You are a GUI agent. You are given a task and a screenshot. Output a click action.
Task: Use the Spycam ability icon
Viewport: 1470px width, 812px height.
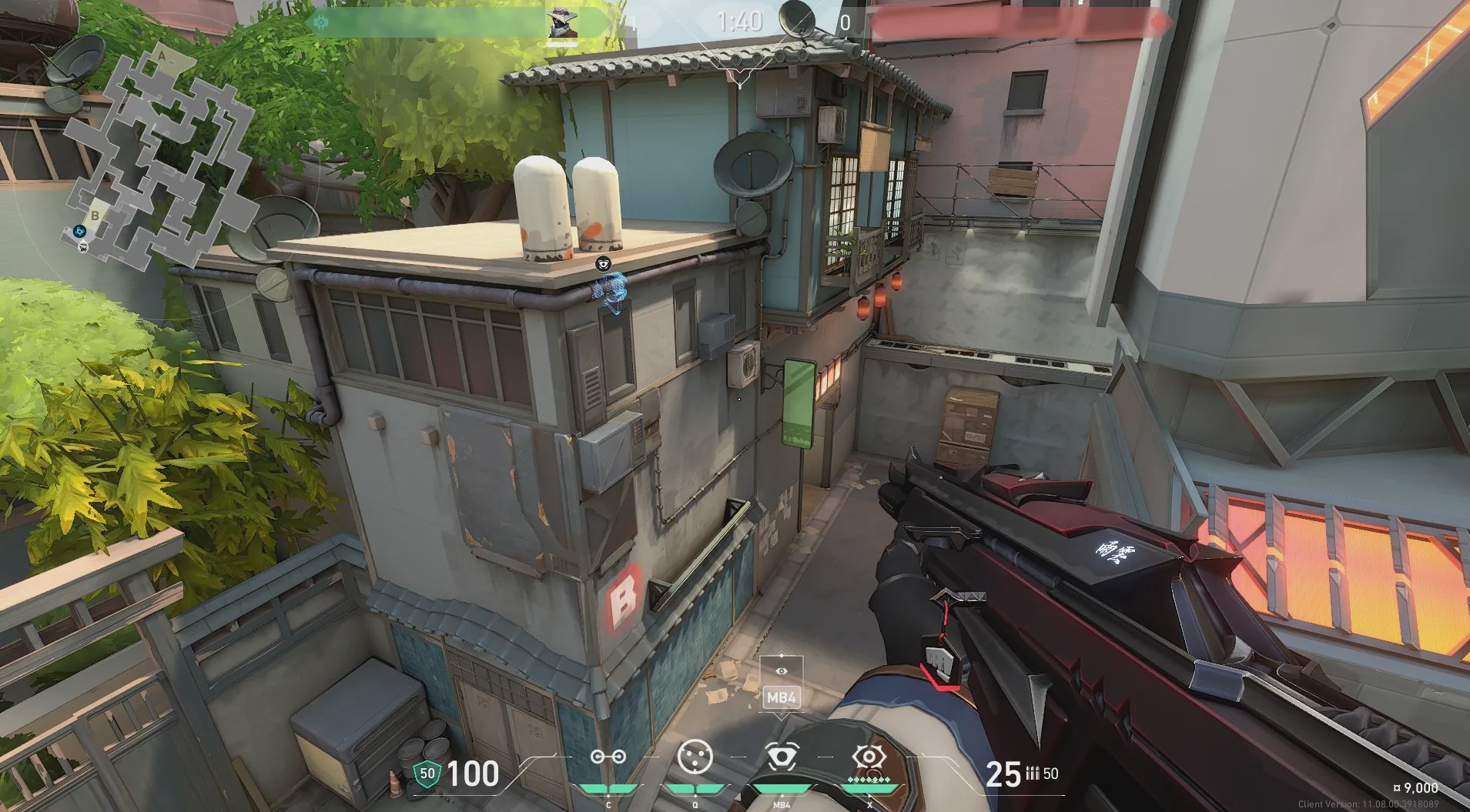pos(781,757)
